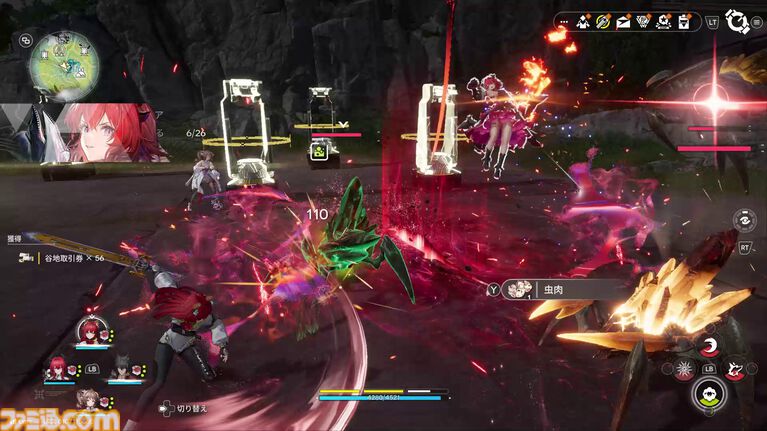Activate the green-ringed bottom skill icon
The image size is (767, 431).
(711, 396)
